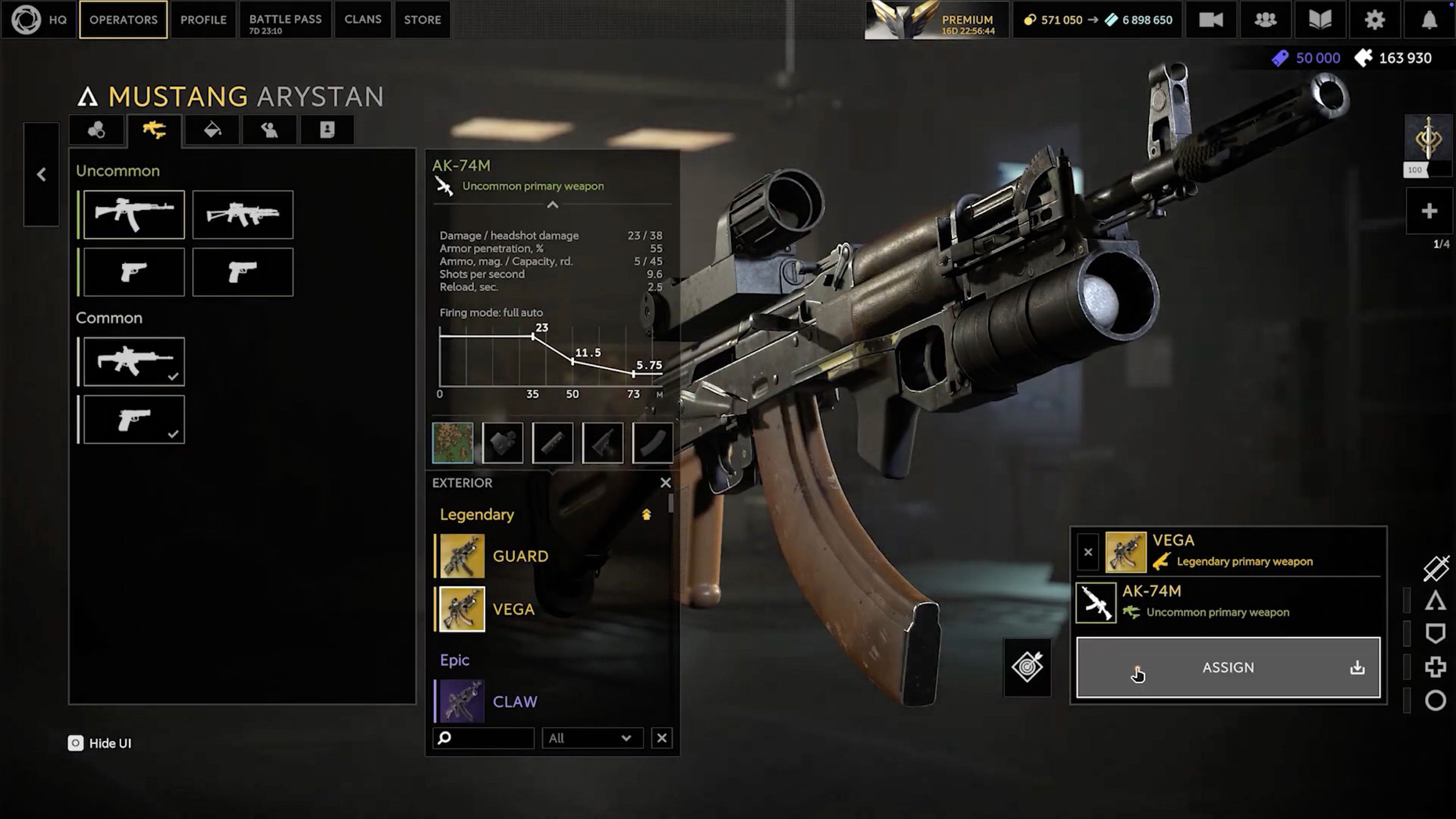
Task: Open the All filter dropdown
Action: tap(591, 738)
